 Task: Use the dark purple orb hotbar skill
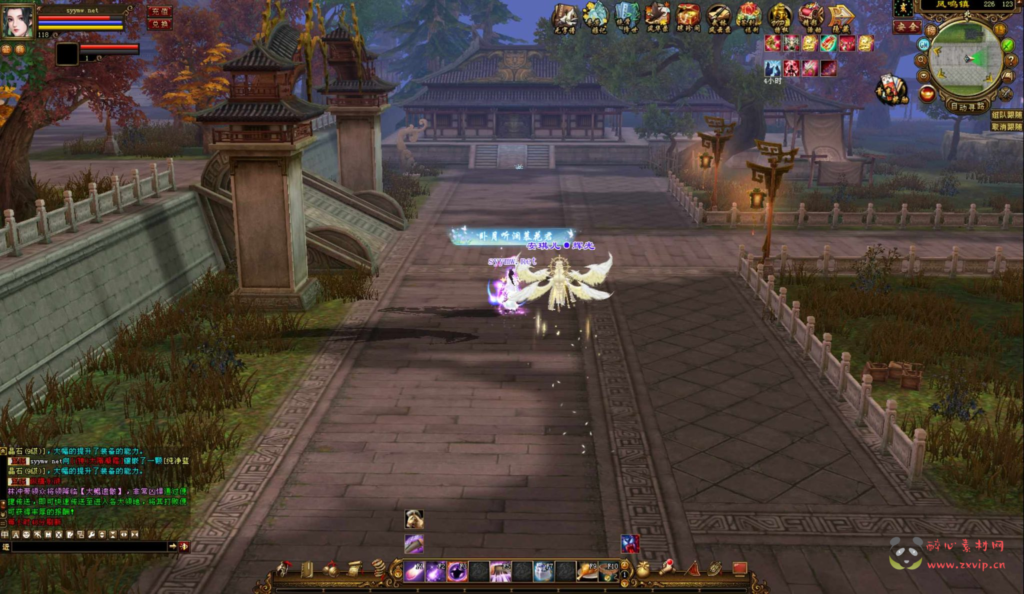pyautogui.click(x=457, y=572)
